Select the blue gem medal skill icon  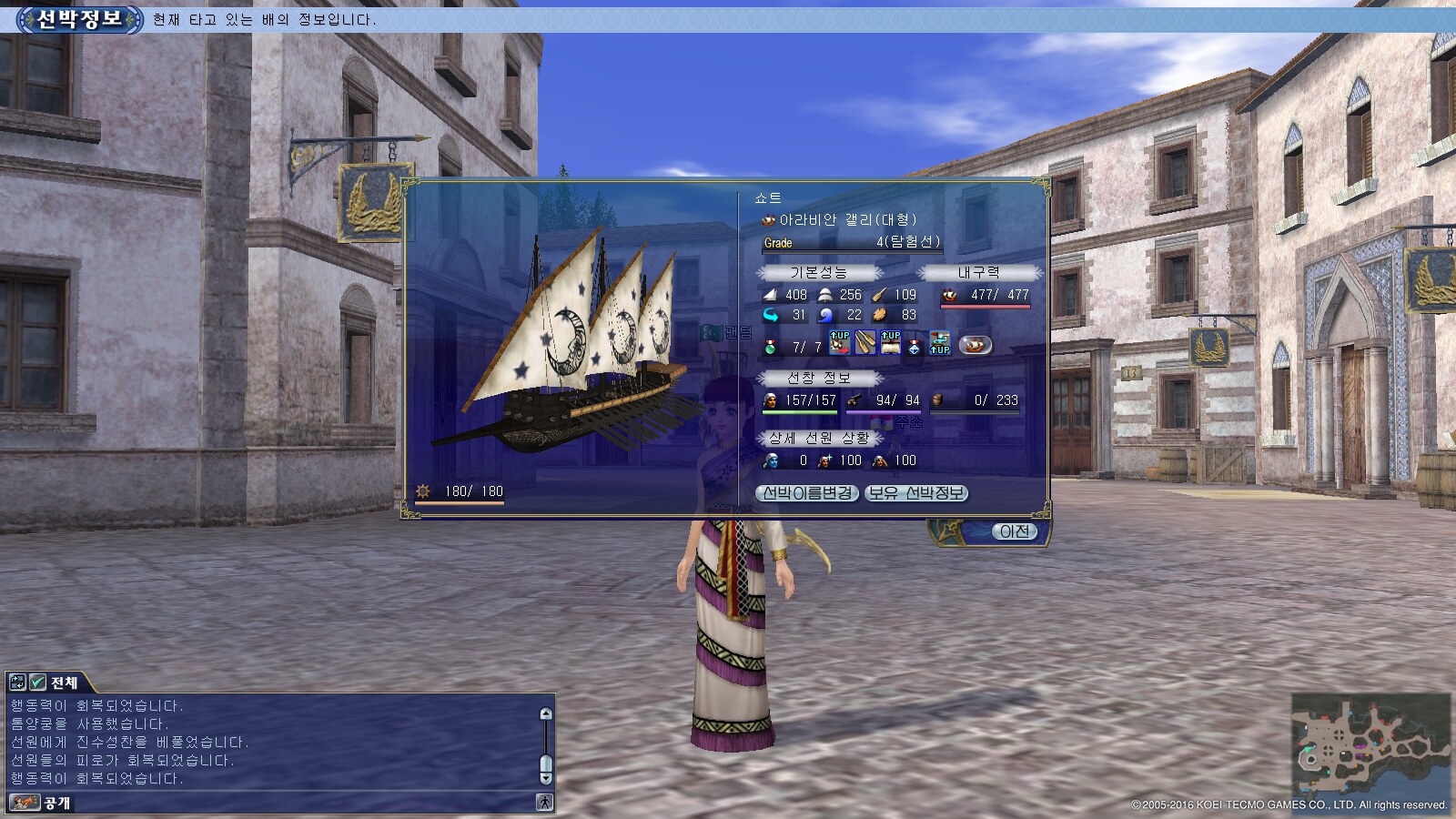tap(915, 346)
